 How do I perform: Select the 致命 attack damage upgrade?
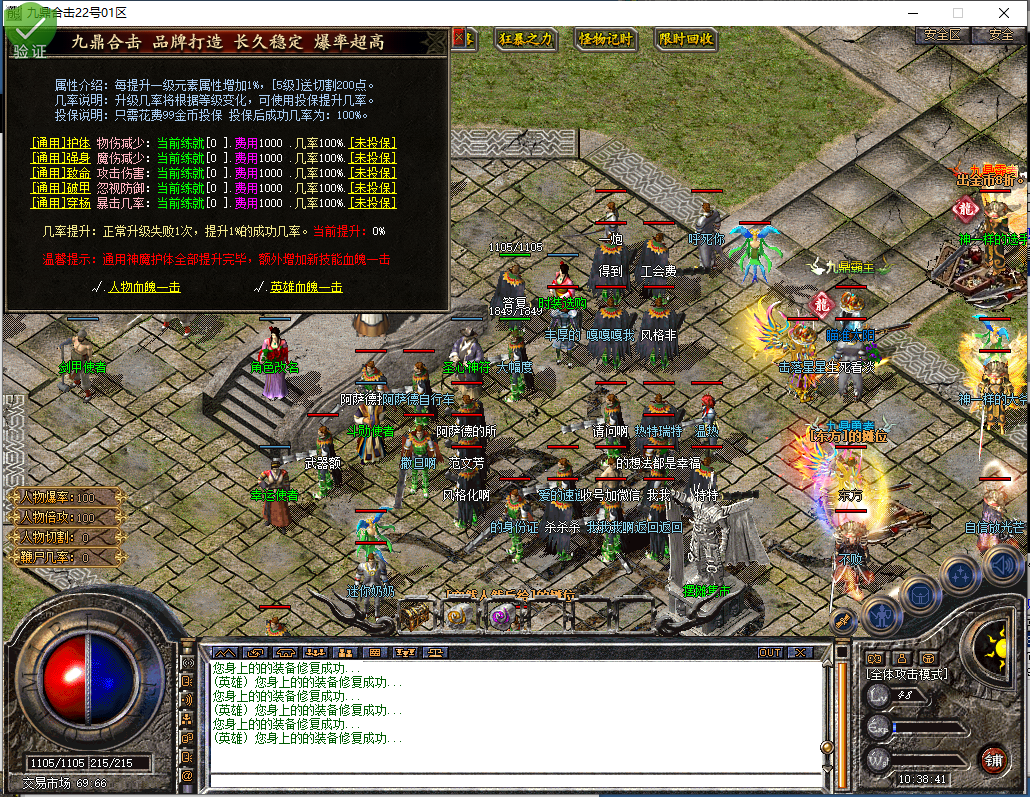pyautogui.click(x=60, y=173)
